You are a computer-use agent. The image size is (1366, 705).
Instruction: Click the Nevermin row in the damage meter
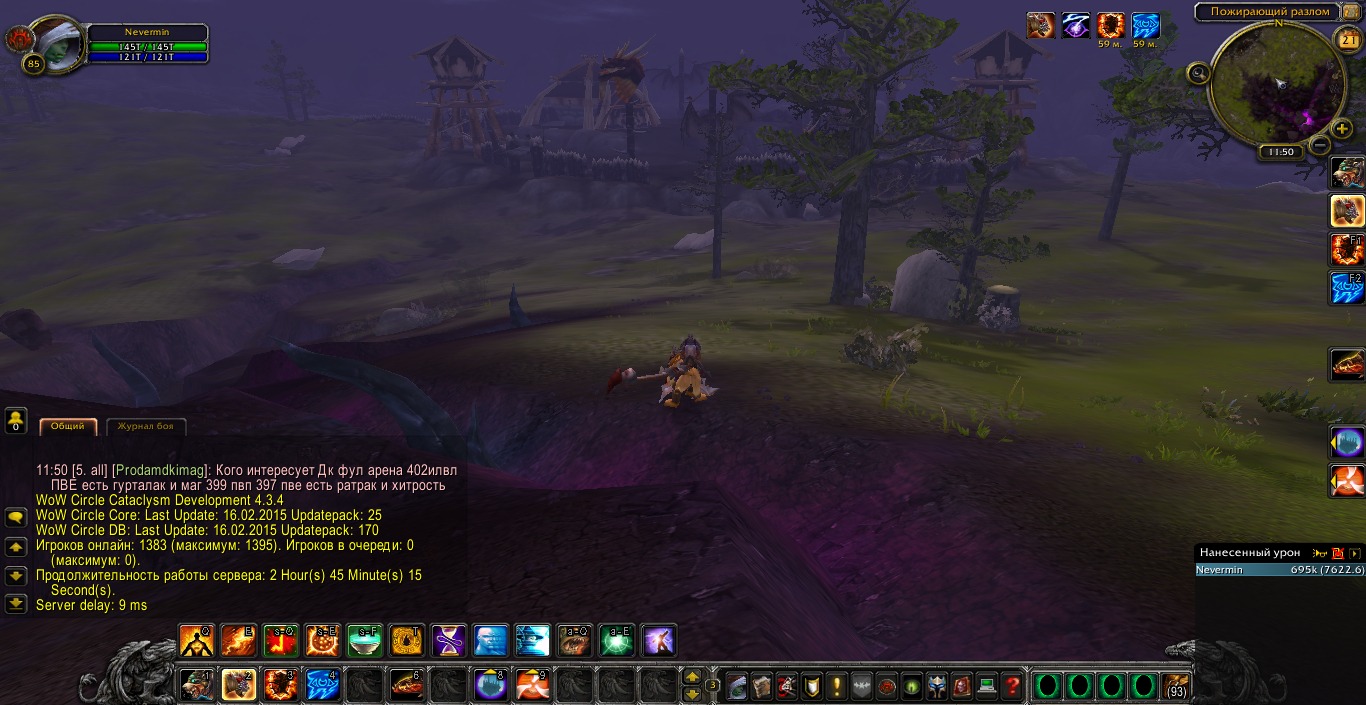coord(1280,570)
